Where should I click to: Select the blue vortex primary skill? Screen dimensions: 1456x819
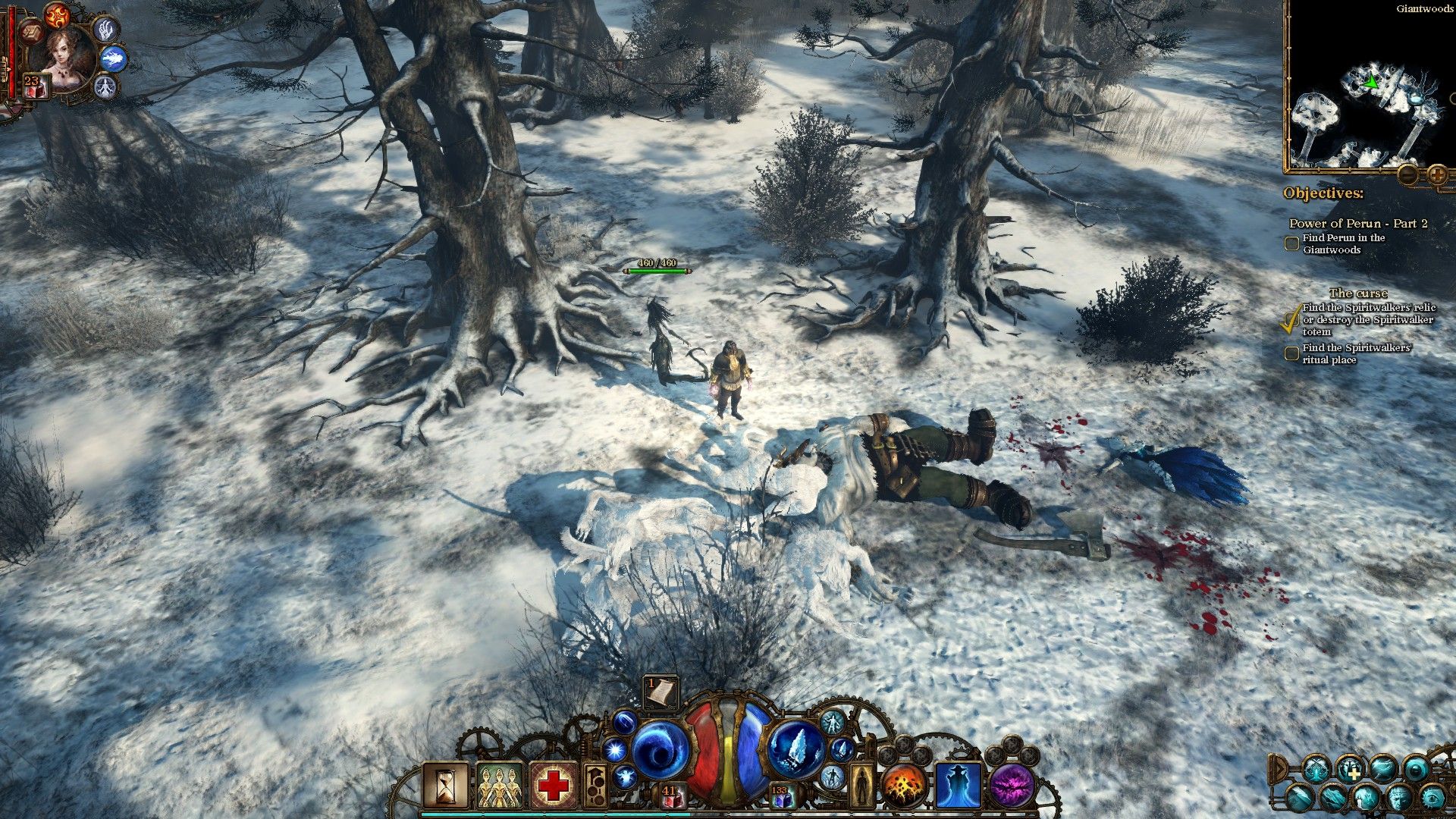658,751
